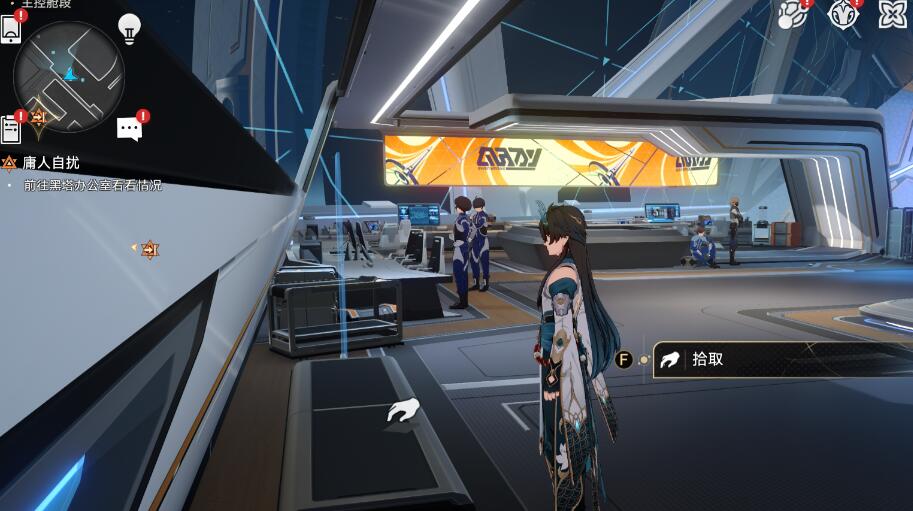The height and width of the screenshot is (511, 913).
Task: Open the event icon with connected circles
Action: coord(793,14)
